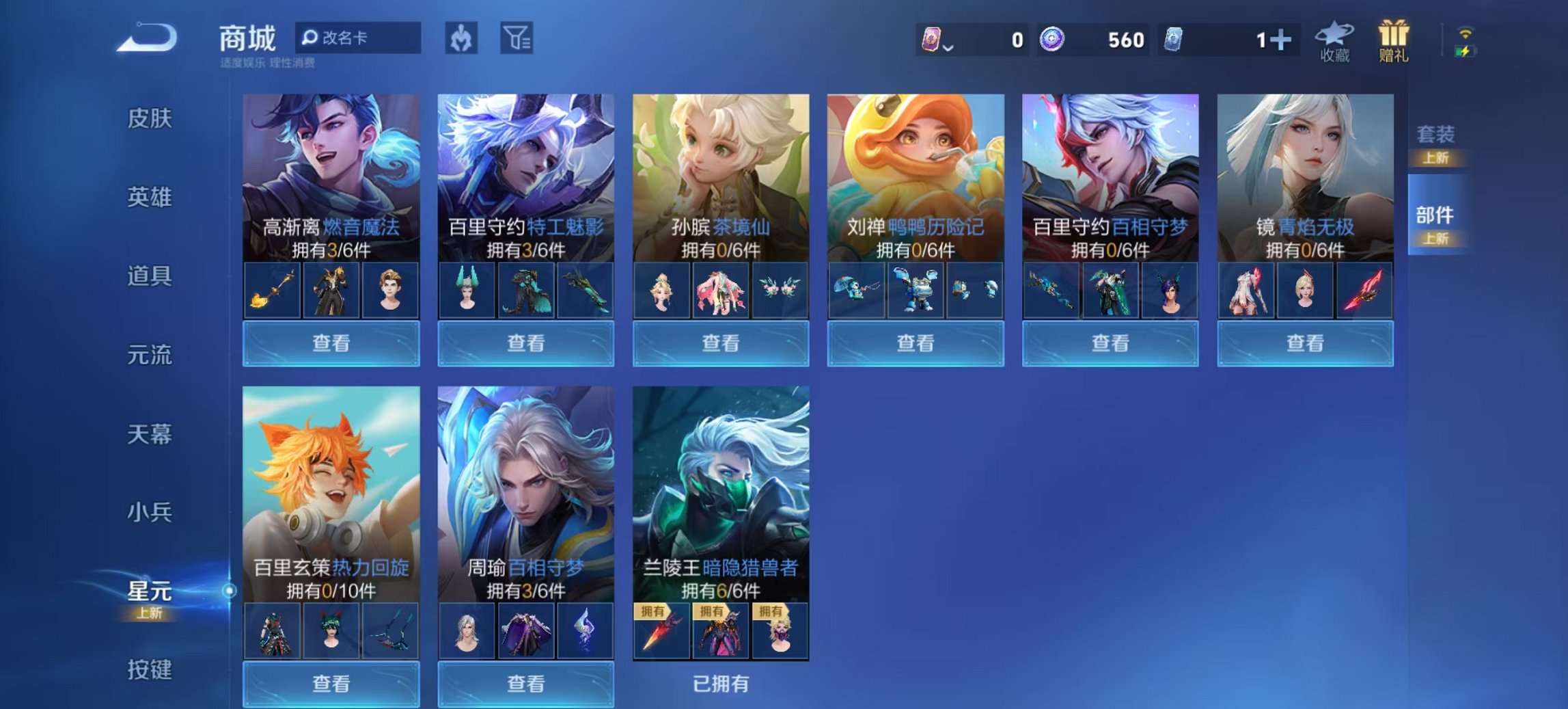Viewport: 1568px width, 709px height.
Task: Click the plus to recharge crystals
Action: tap(1283, 39)
